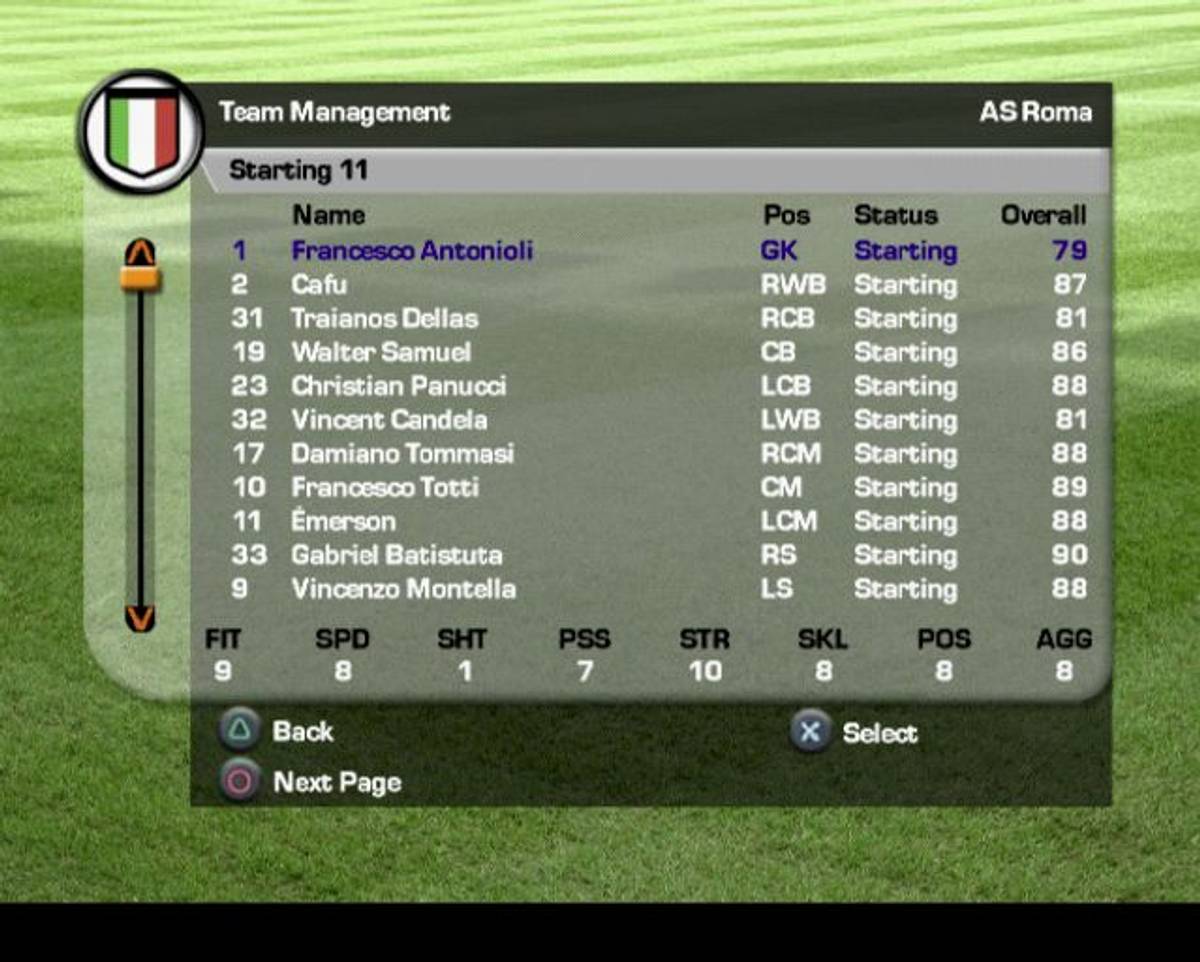Click the orange scrollbar handle
Screen dimensions: 1200x962
tap(140, 278)
